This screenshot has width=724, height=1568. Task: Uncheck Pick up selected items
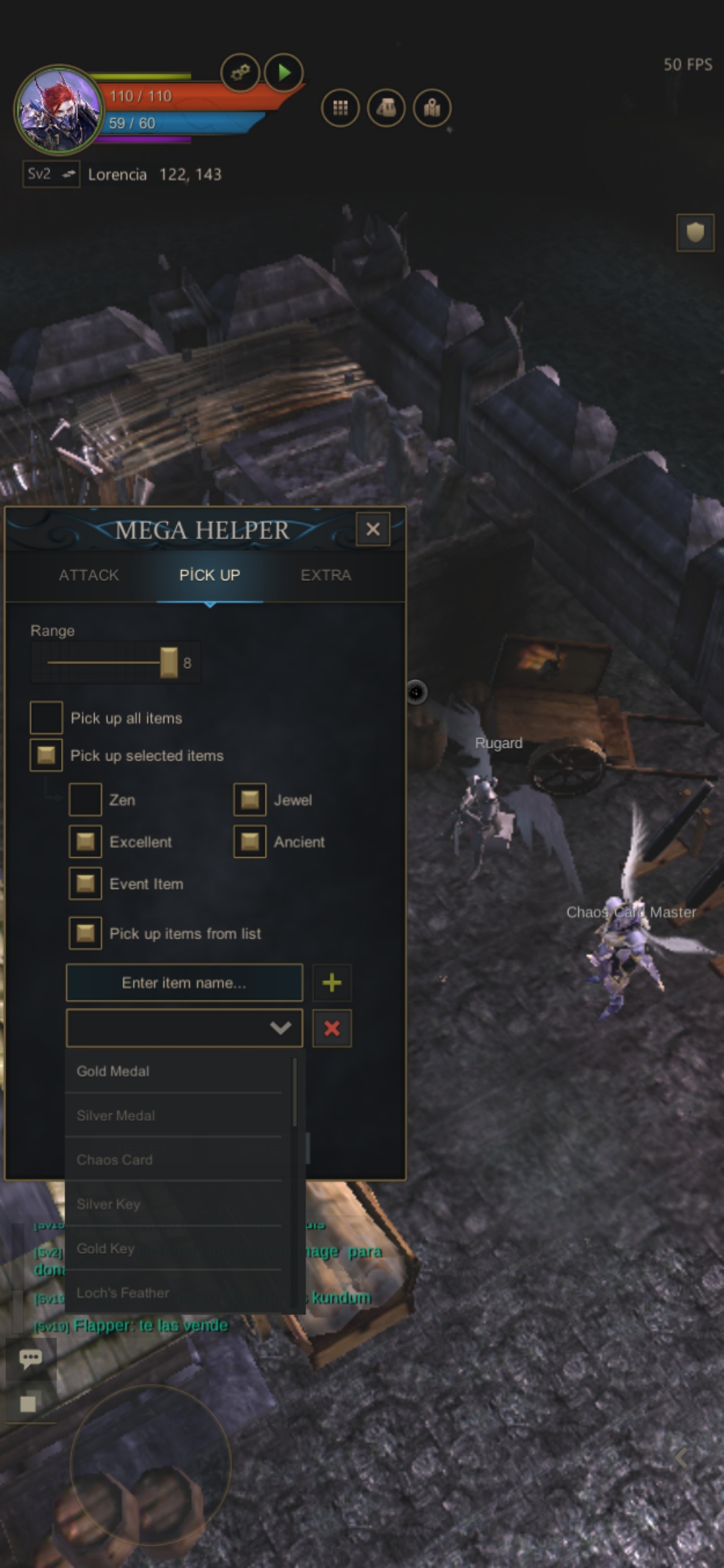(x=46, y=755)
